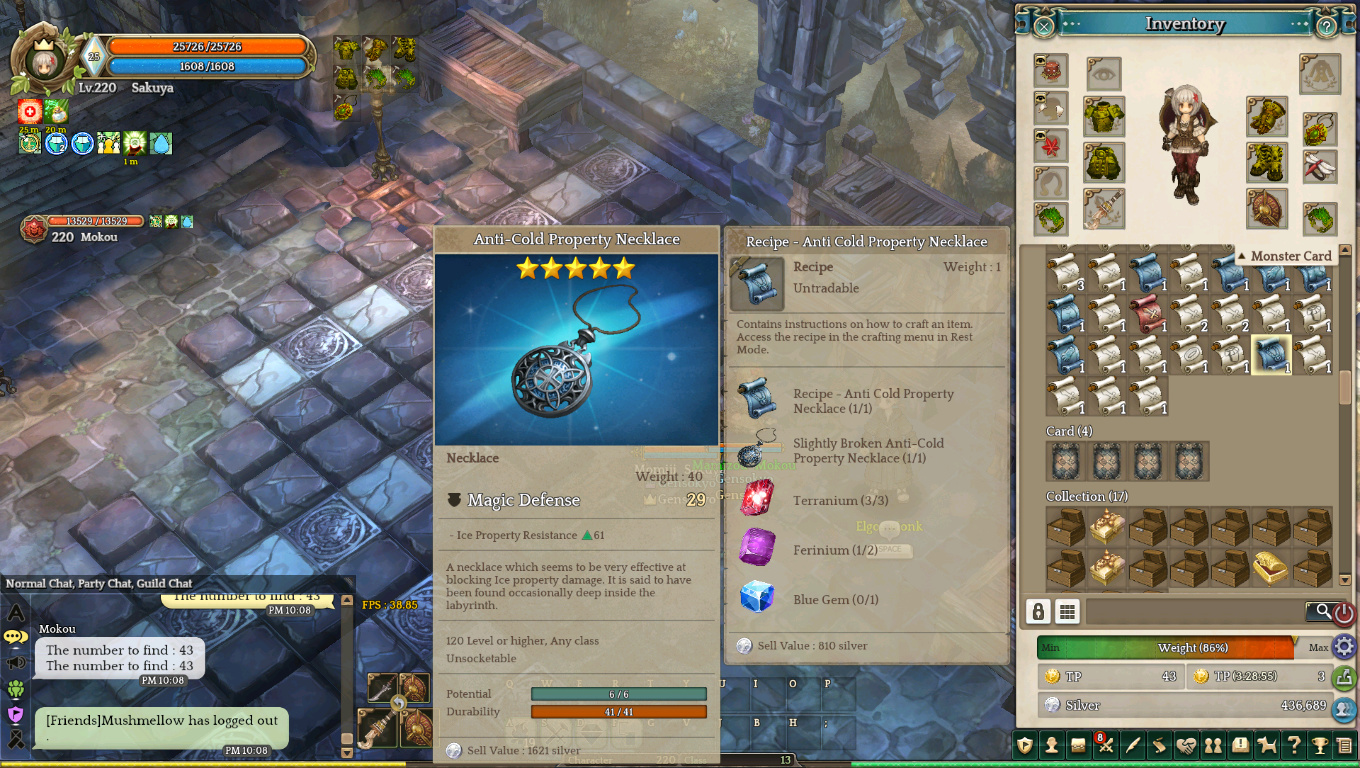1360x768 pixels.
Task: Select the green party chat icon
Action: (x=16, y=688)
